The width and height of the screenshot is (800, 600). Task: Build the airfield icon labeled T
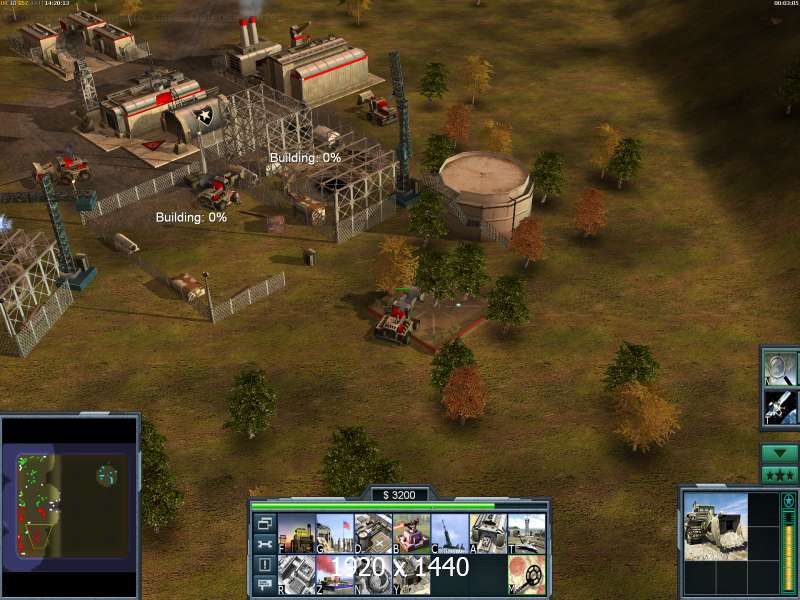[526, 533]
